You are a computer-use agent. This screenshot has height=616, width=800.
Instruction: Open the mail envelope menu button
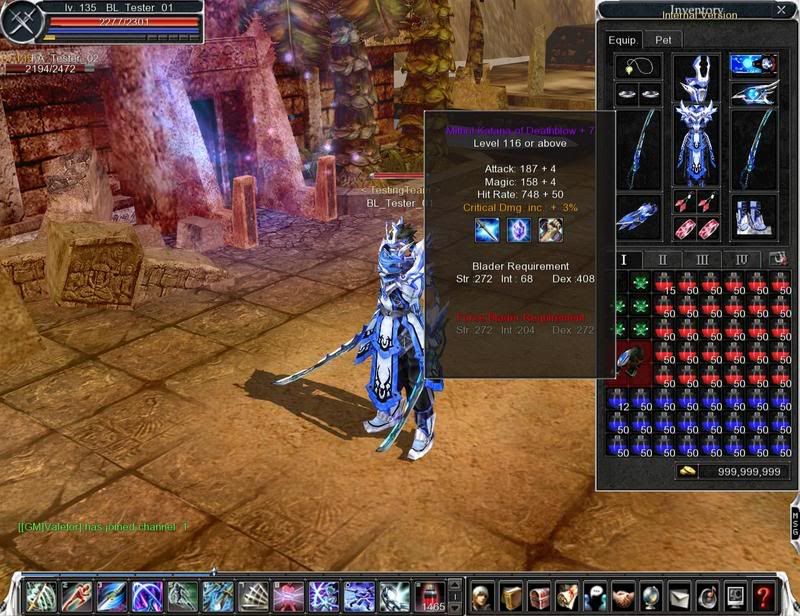click(x=679, y=595)
